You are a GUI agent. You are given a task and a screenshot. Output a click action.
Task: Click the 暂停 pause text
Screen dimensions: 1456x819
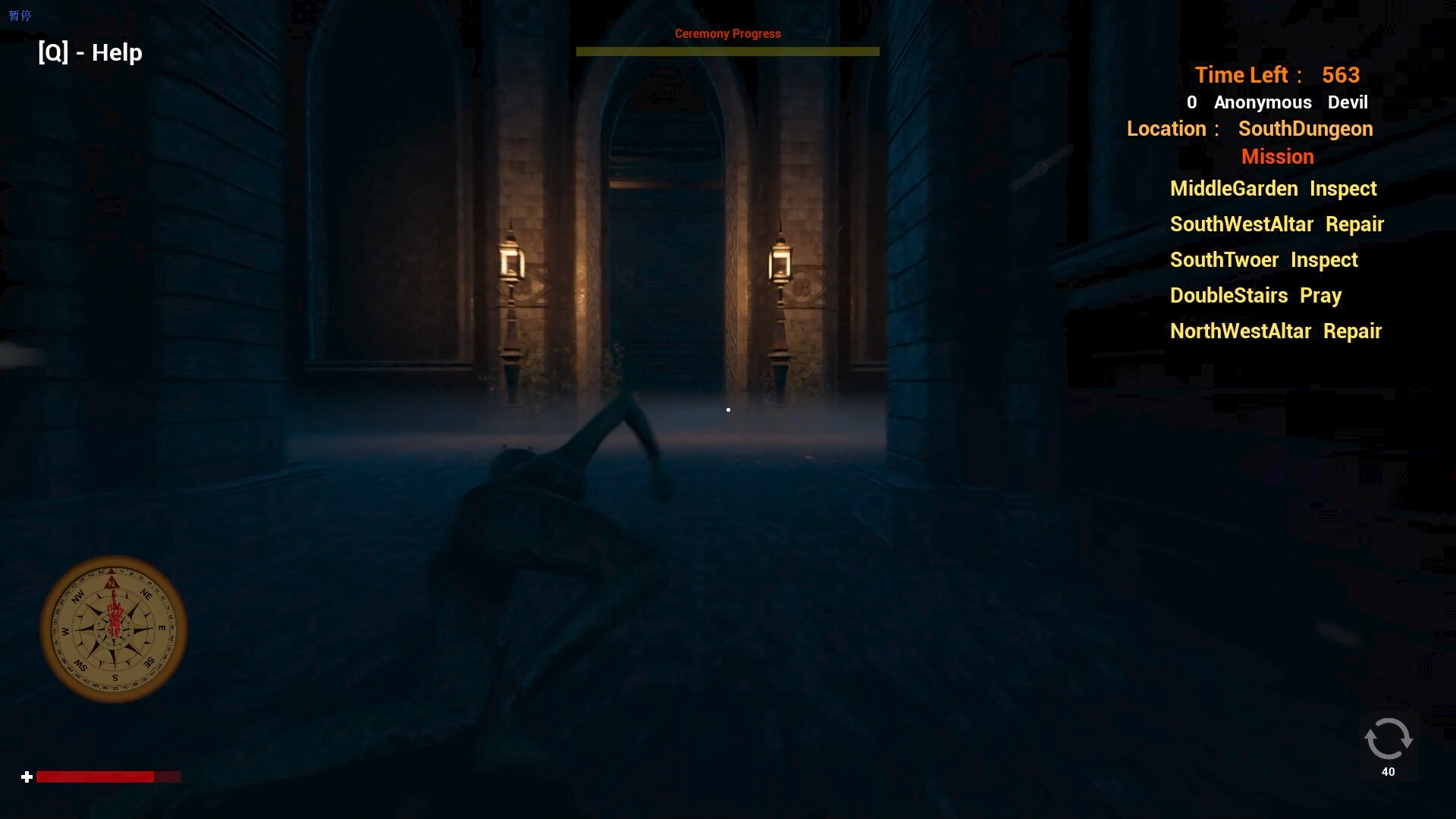click(19, 14)
